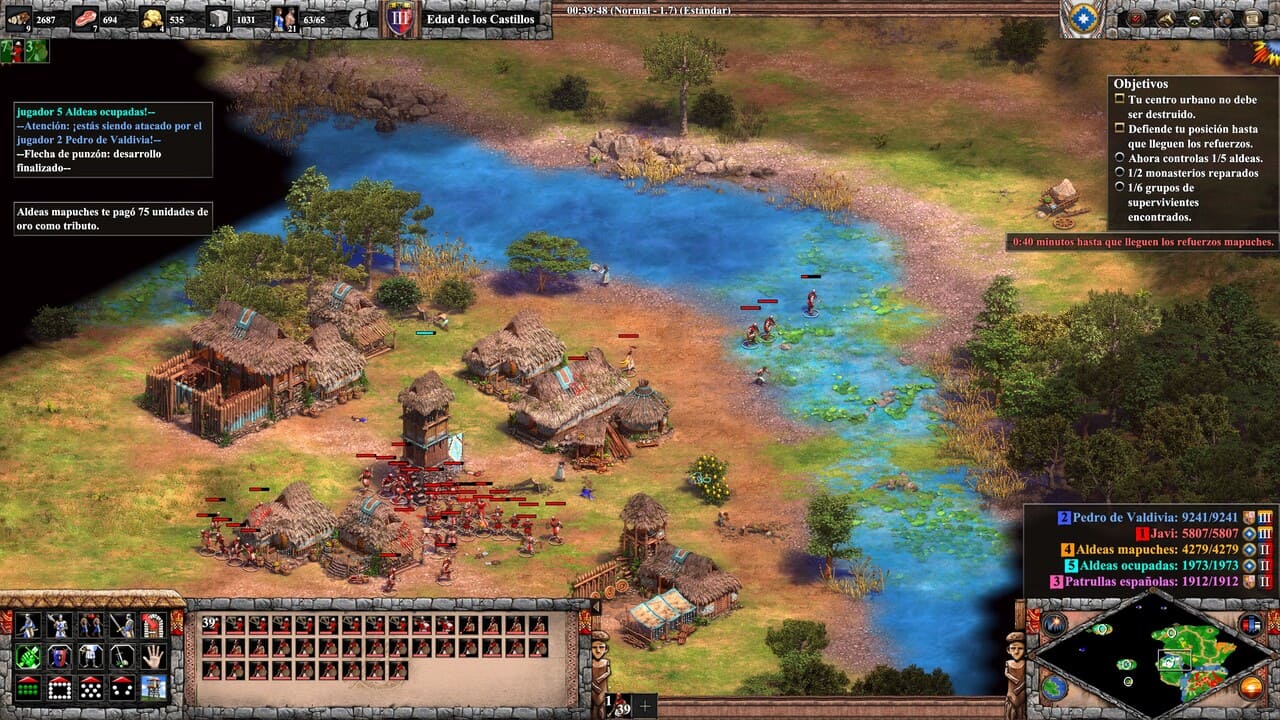Open the main menu scroll icon
Image resolution: width=1280 pixels, height=720 pixels.
(x=1250, y=18)
